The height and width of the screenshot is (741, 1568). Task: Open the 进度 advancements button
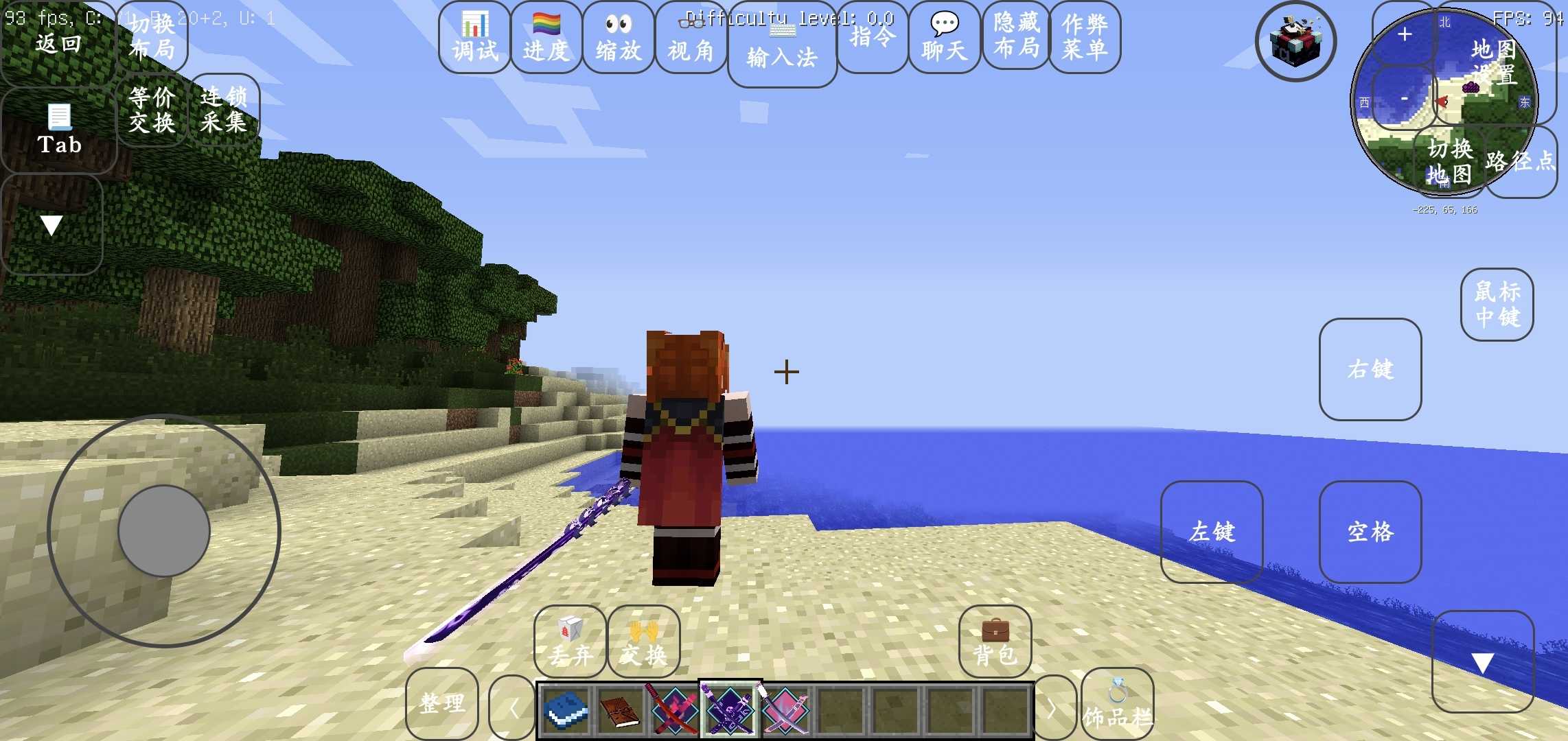point(546,38)
